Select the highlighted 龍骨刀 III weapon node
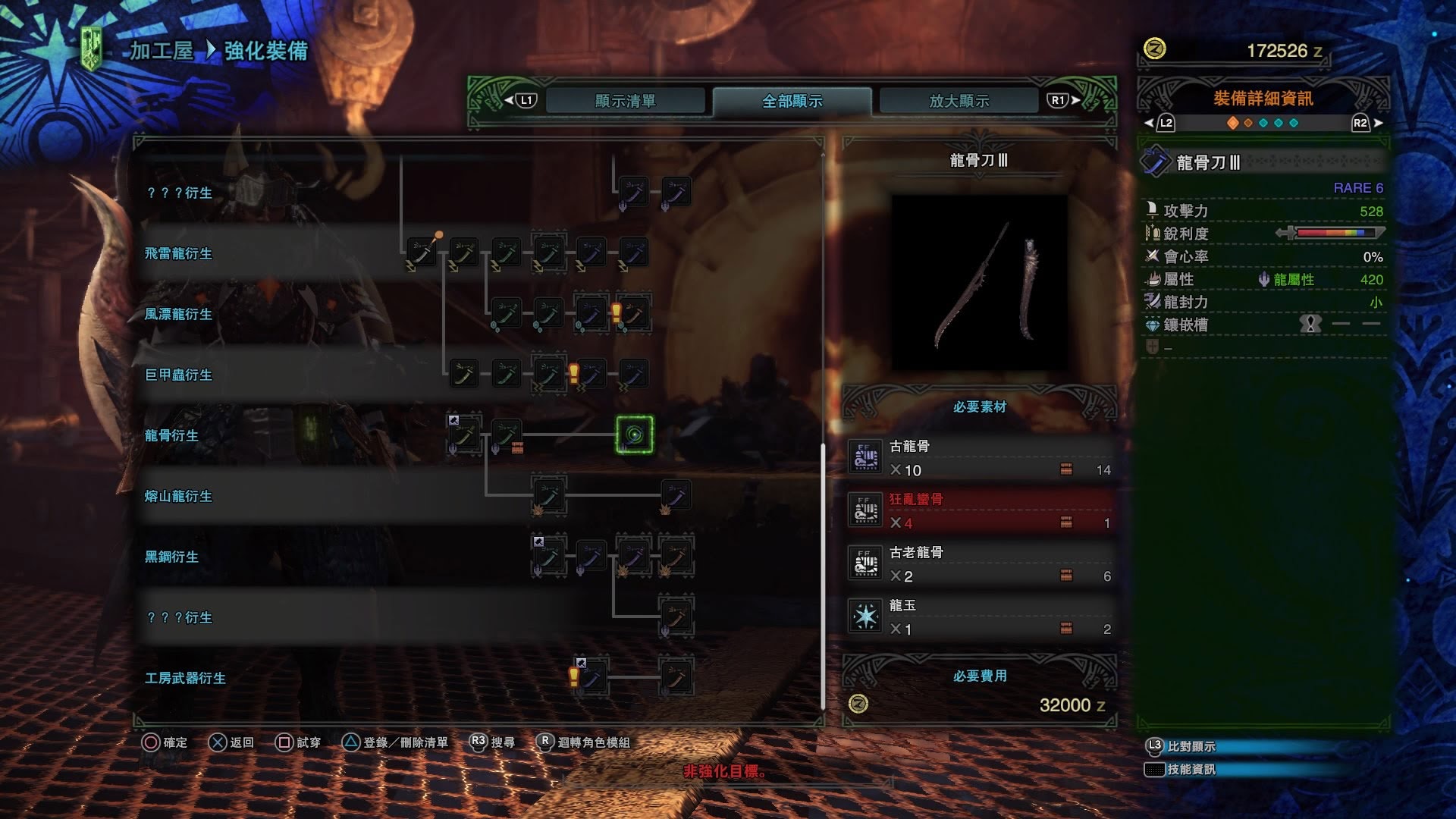The image size is (1456, 819). (634, 435)
